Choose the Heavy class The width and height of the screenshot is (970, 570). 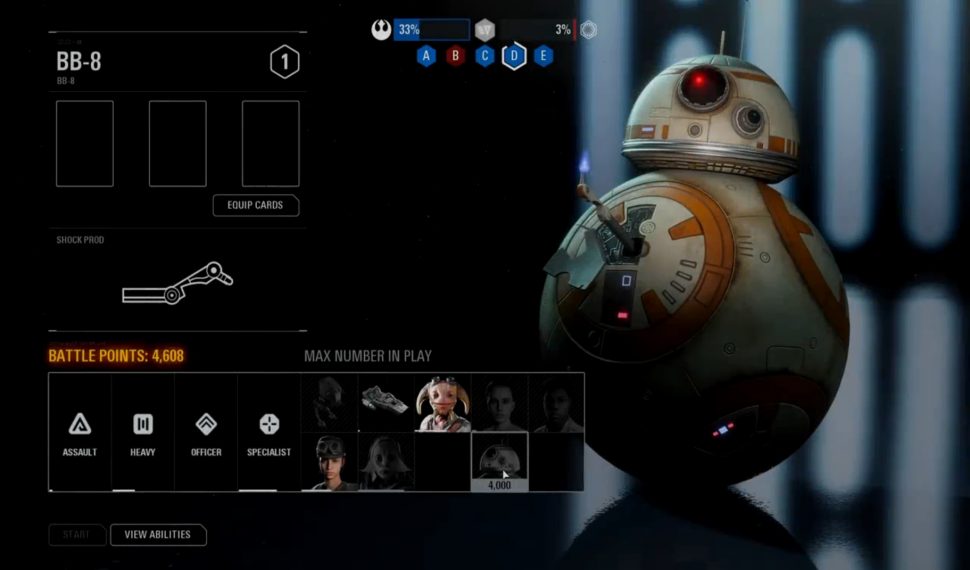click(x=143, y=433)
